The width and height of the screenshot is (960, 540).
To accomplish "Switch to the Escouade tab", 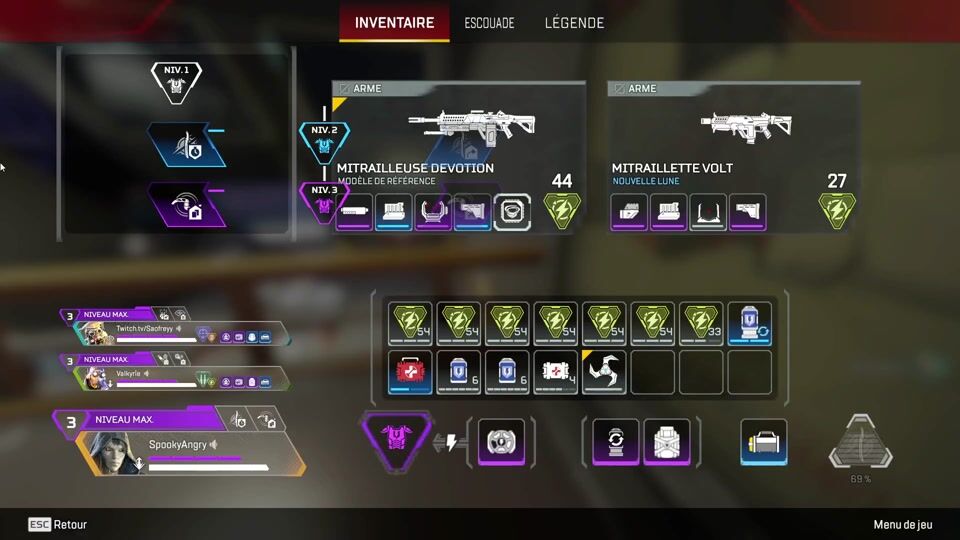I will tap(489, 22).
